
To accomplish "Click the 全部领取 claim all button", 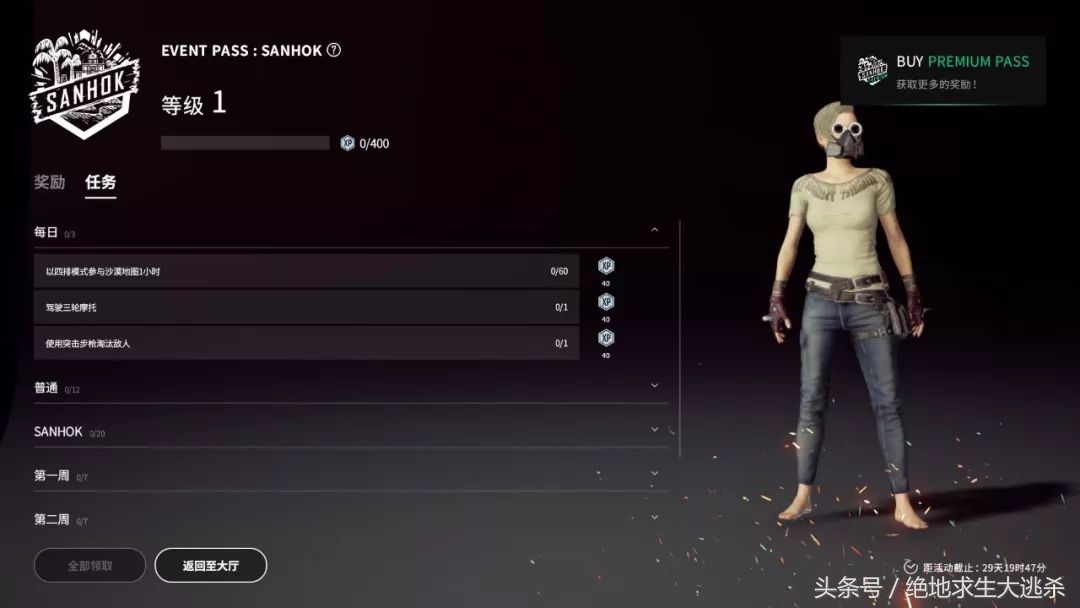I will [x=90, y=566].
